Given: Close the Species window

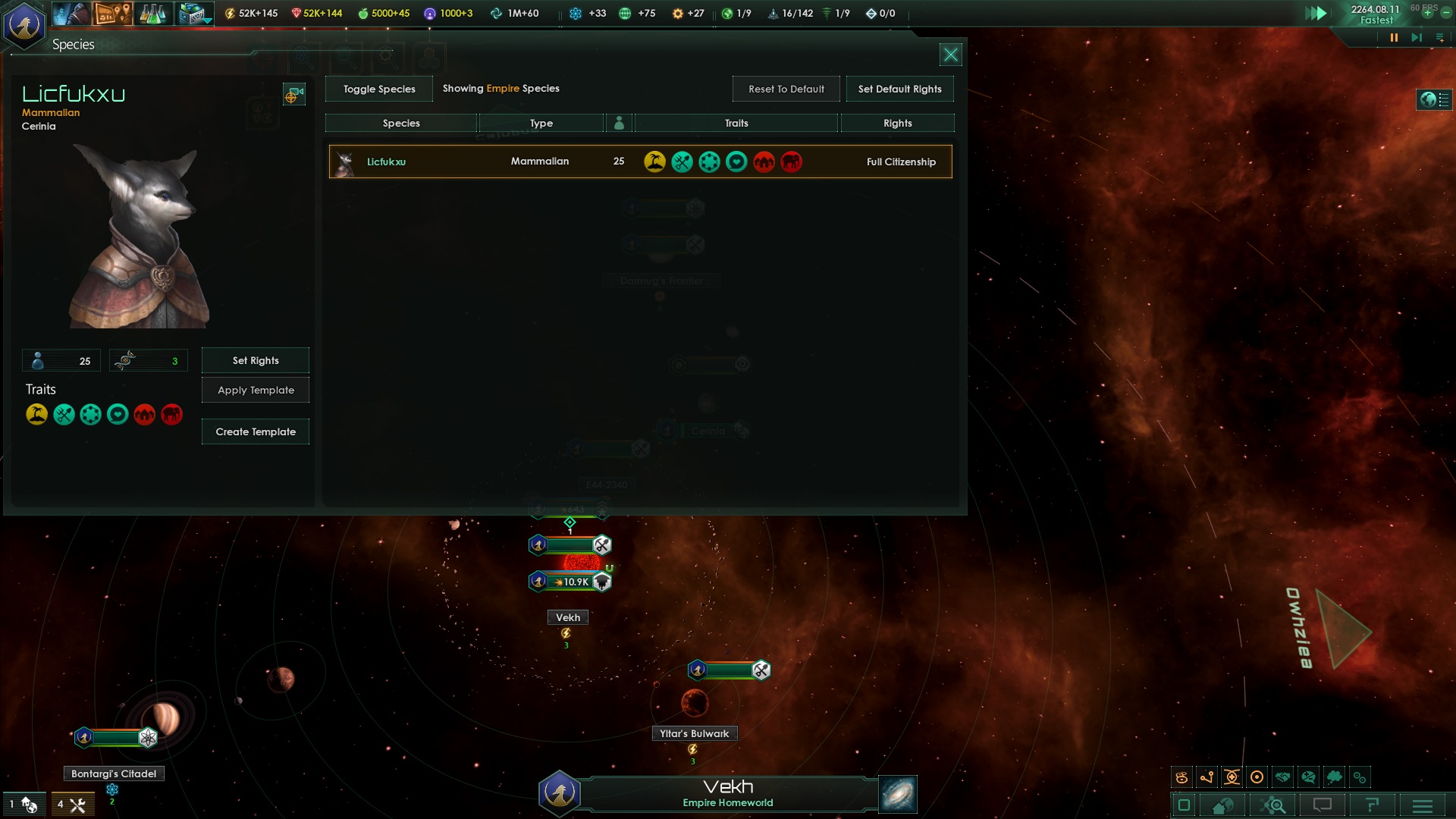Looking at the screenshot, I should pyautogui.click(x=950, y=55).
